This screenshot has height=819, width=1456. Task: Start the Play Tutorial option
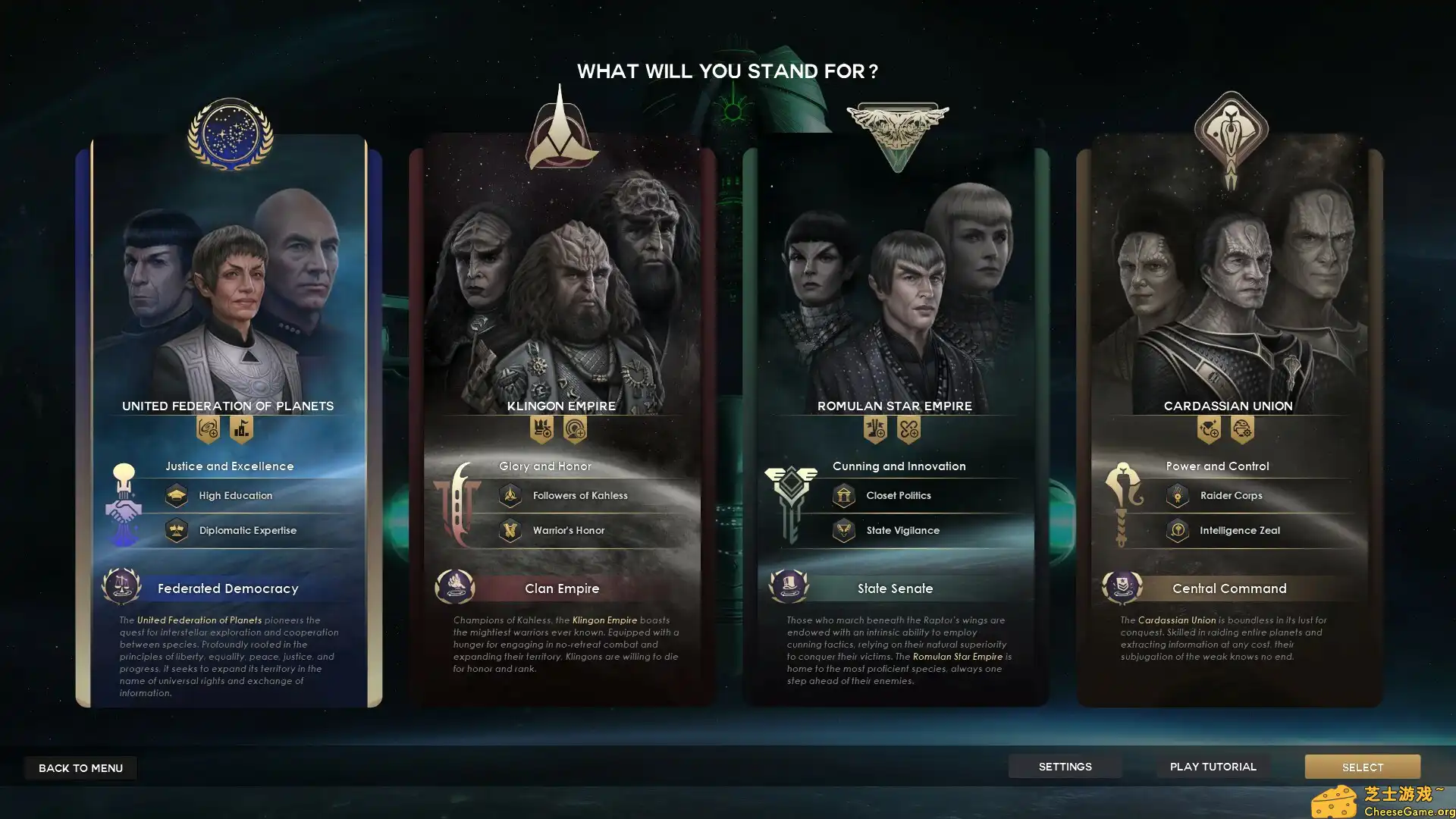pos(1213,767)
